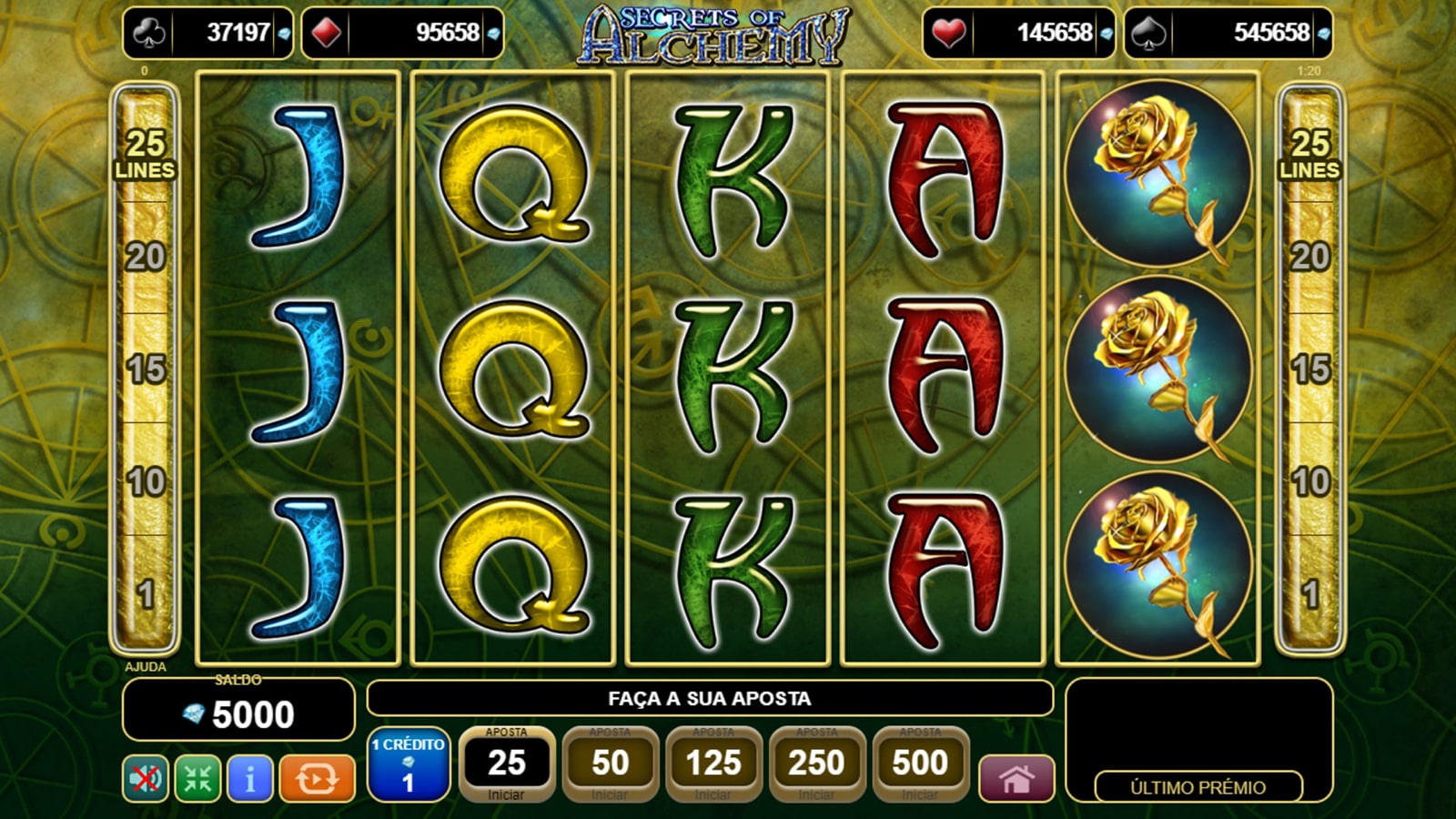1456x819 pixels.
Task: Pick the 250 bet button
Action: (x=816, y=764)
